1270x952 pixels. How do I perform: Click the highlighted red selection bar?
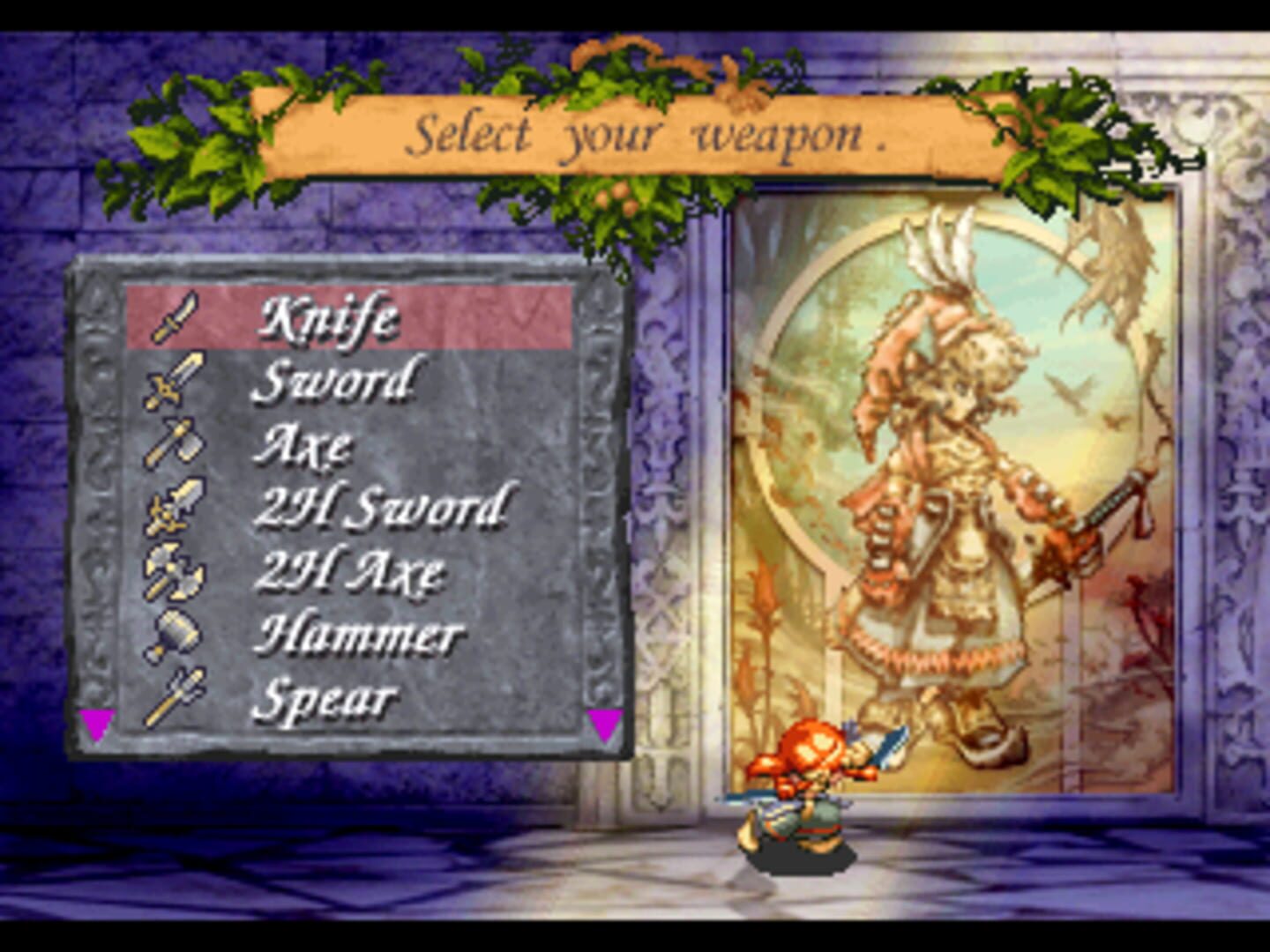click(x=353, y=317)
